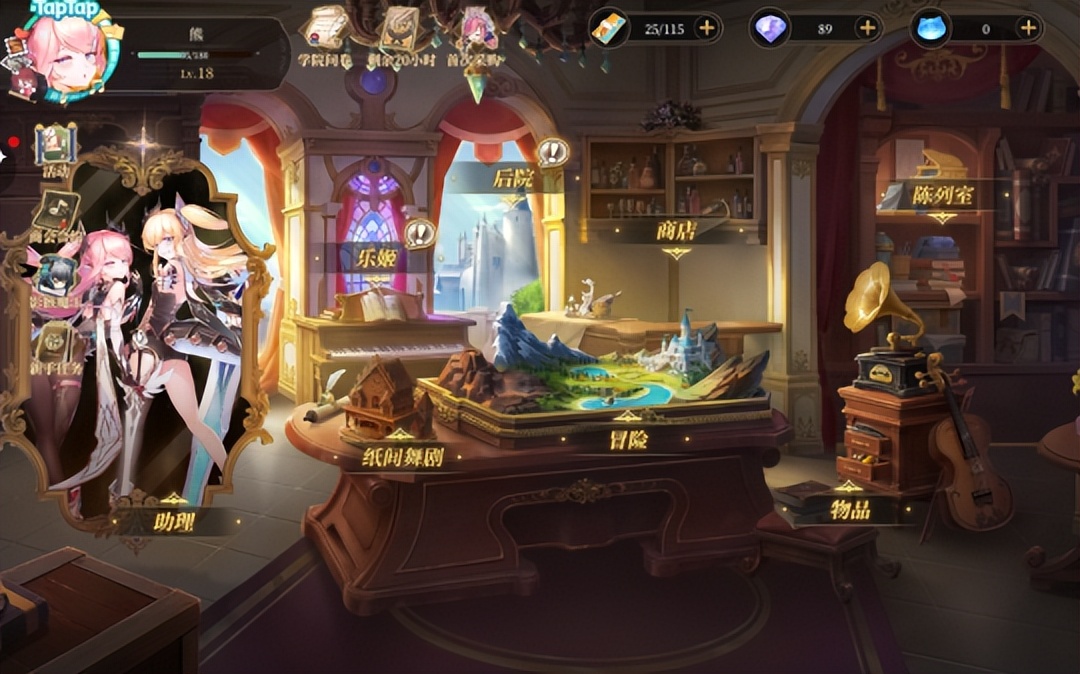
Task: Buy more purple diamonds with the plus button
Action: pos(867,28)
